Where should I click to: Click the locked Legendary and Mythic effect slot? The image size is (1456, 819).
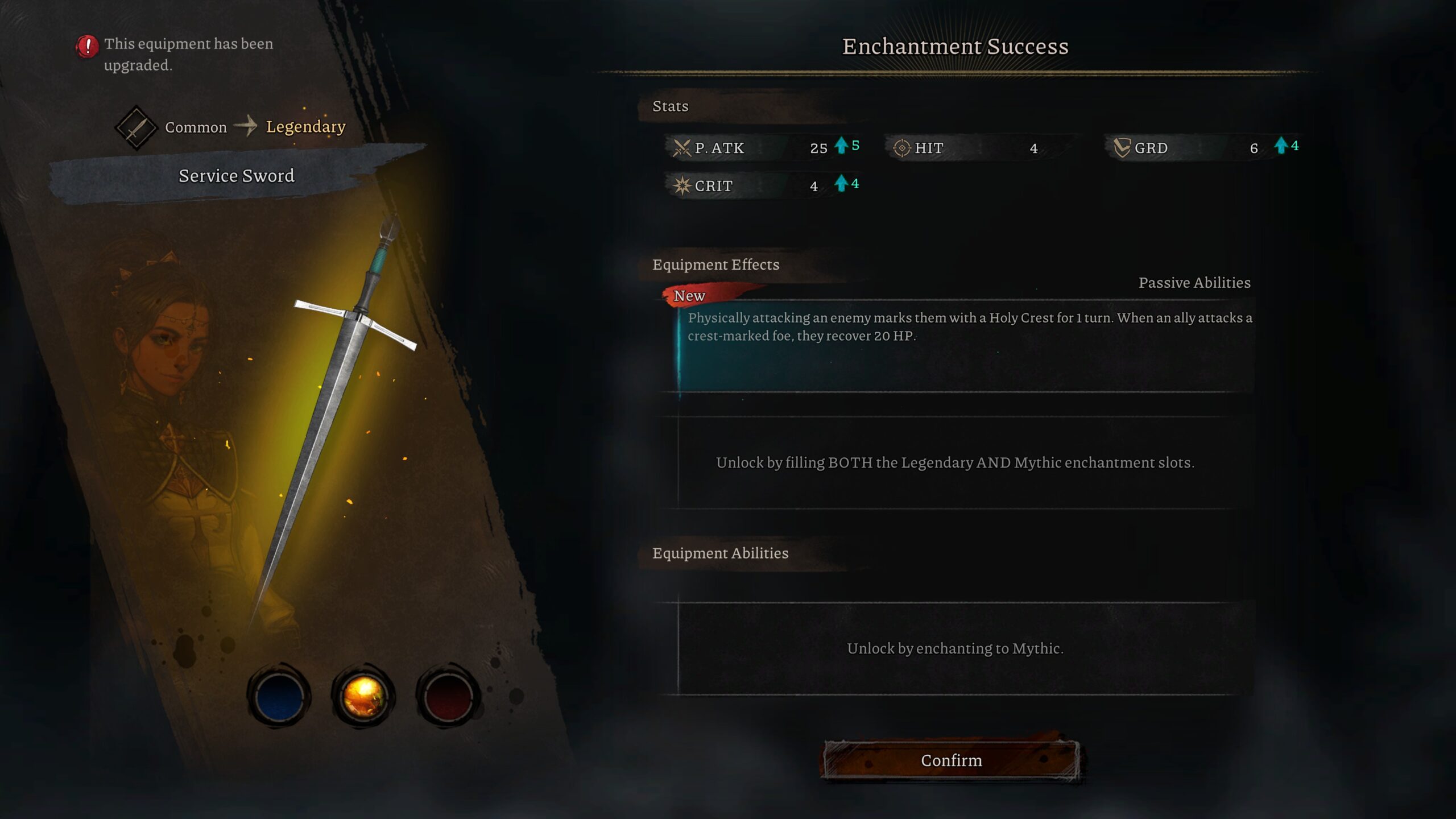(955, 462)
